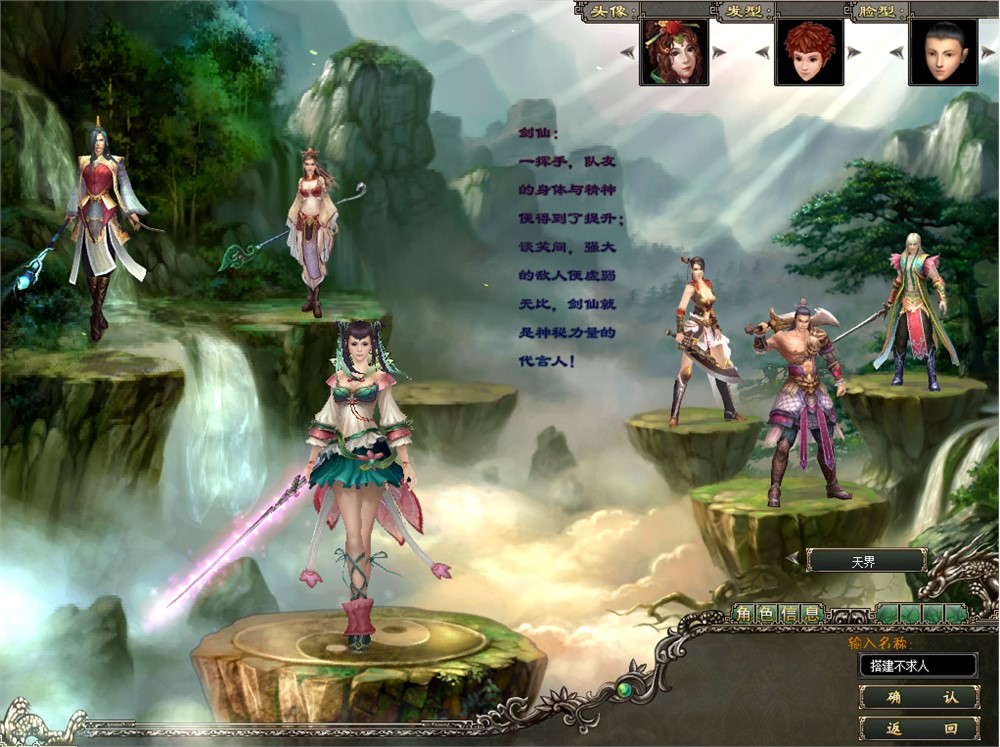Select the female portrait thumbnail with flower

click(673, 52)
